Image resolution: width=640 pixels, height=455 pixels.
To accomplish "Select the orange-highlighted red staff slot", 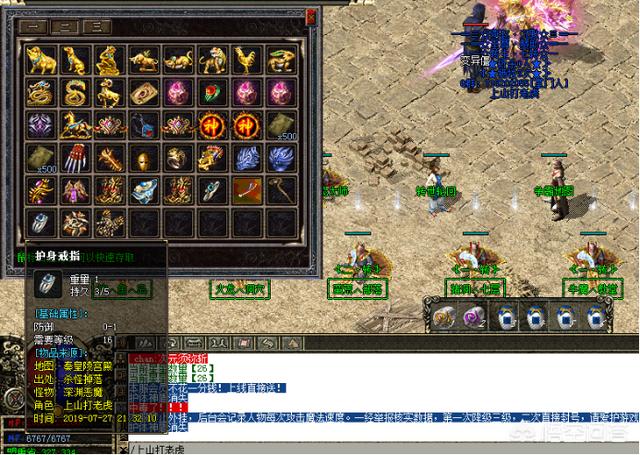I will point(246,190).
